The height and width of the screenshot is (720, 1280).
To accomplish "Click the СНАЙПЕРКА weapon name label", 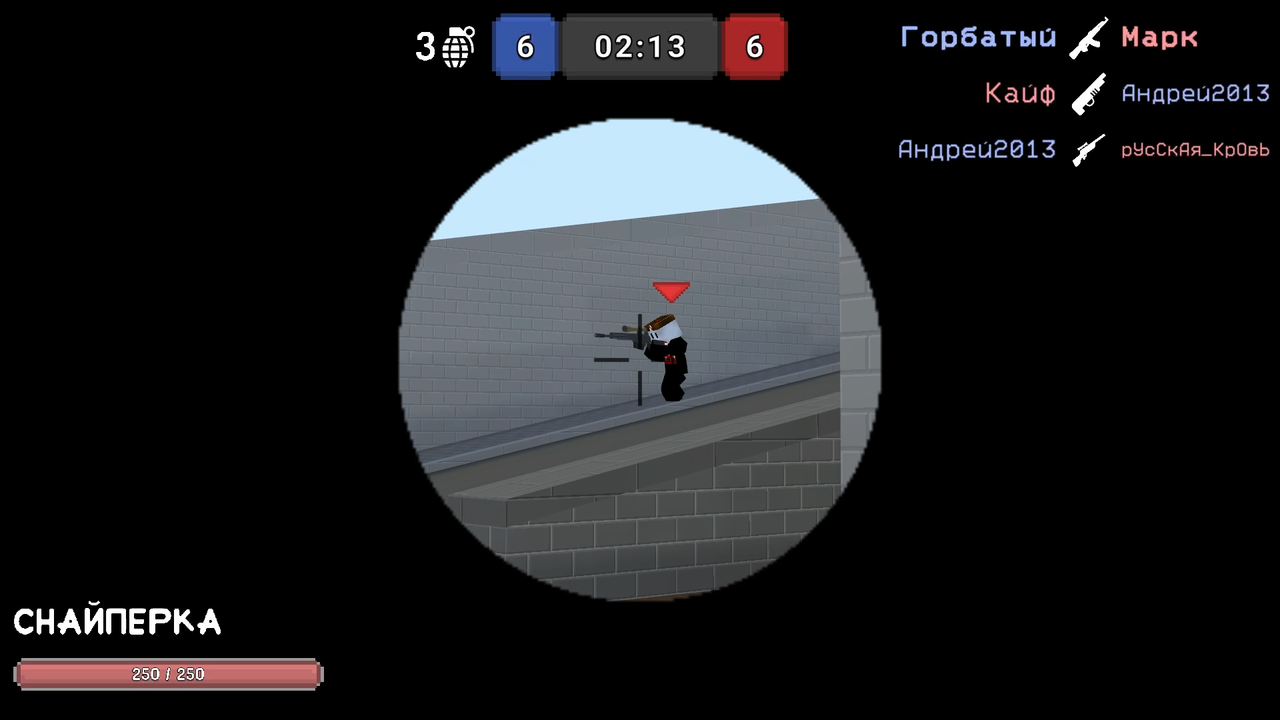I will [x=116, y=622].
